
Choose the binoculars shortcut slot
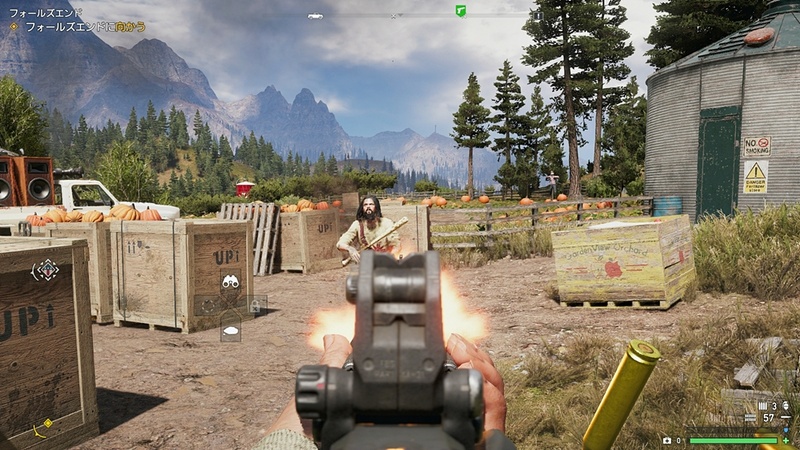tap(231, 282)
